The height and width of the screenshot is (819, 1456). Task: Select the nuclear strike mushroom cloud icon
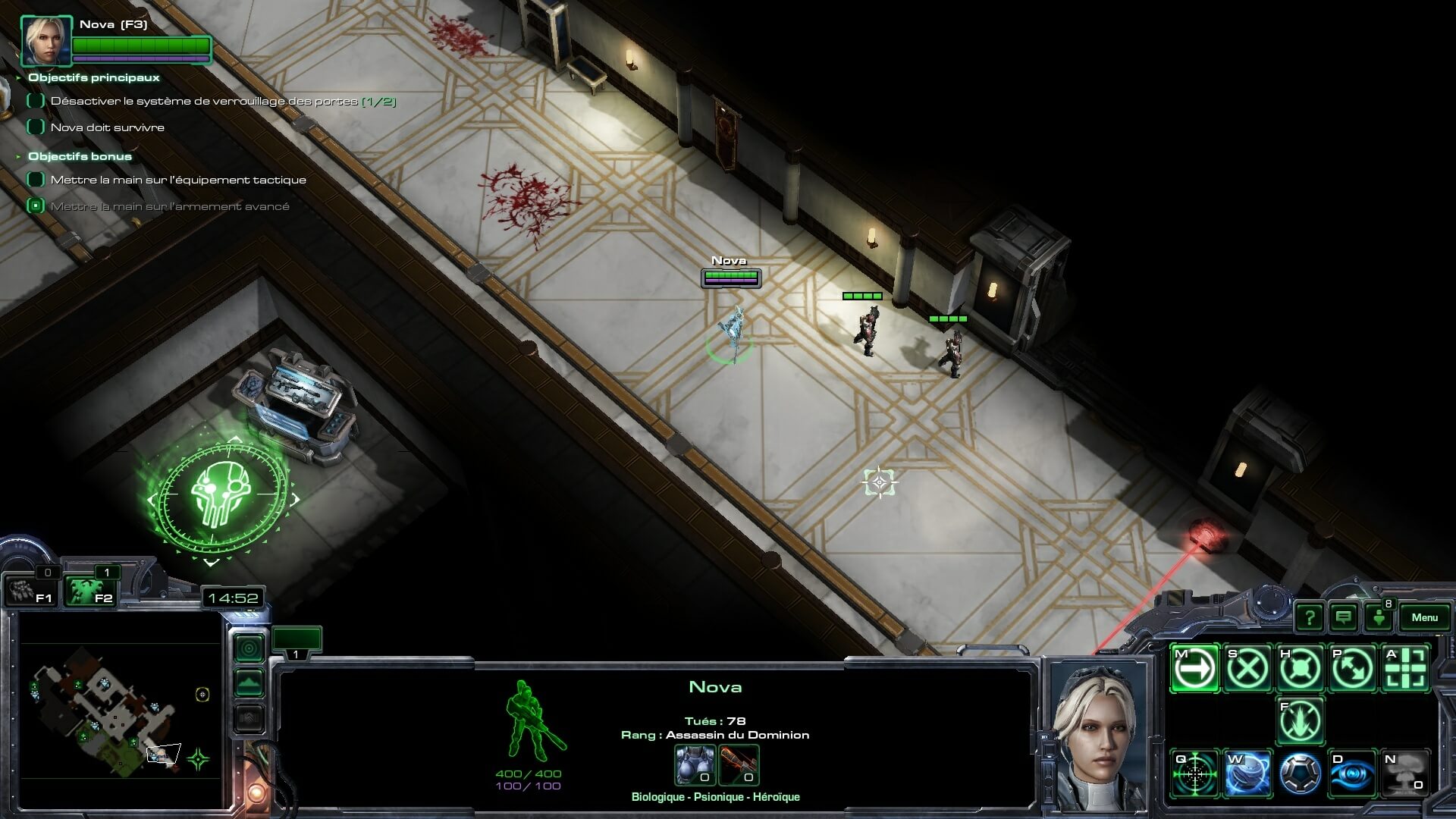[x=1406, y=773]
